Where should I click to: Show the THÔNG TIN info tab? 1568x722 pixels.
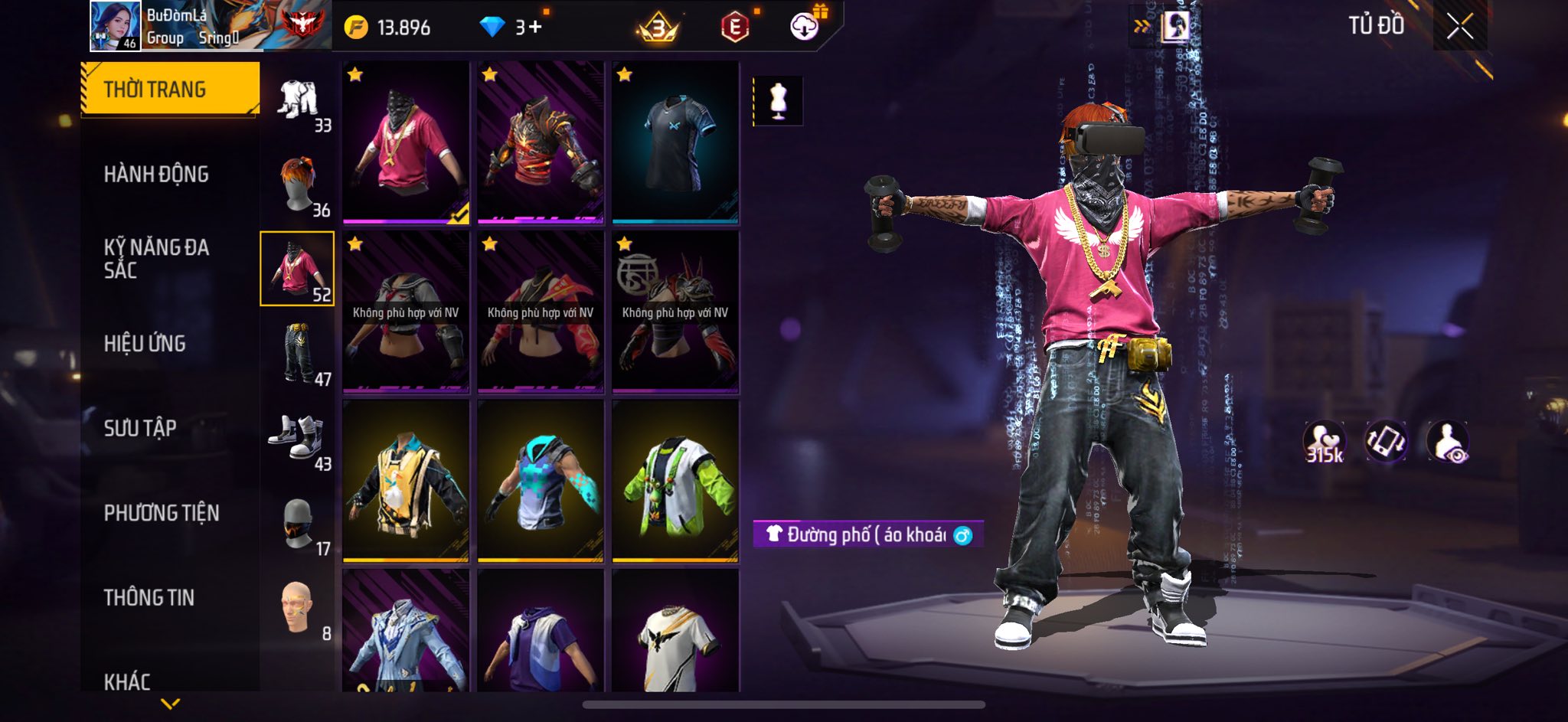(149, 598)
